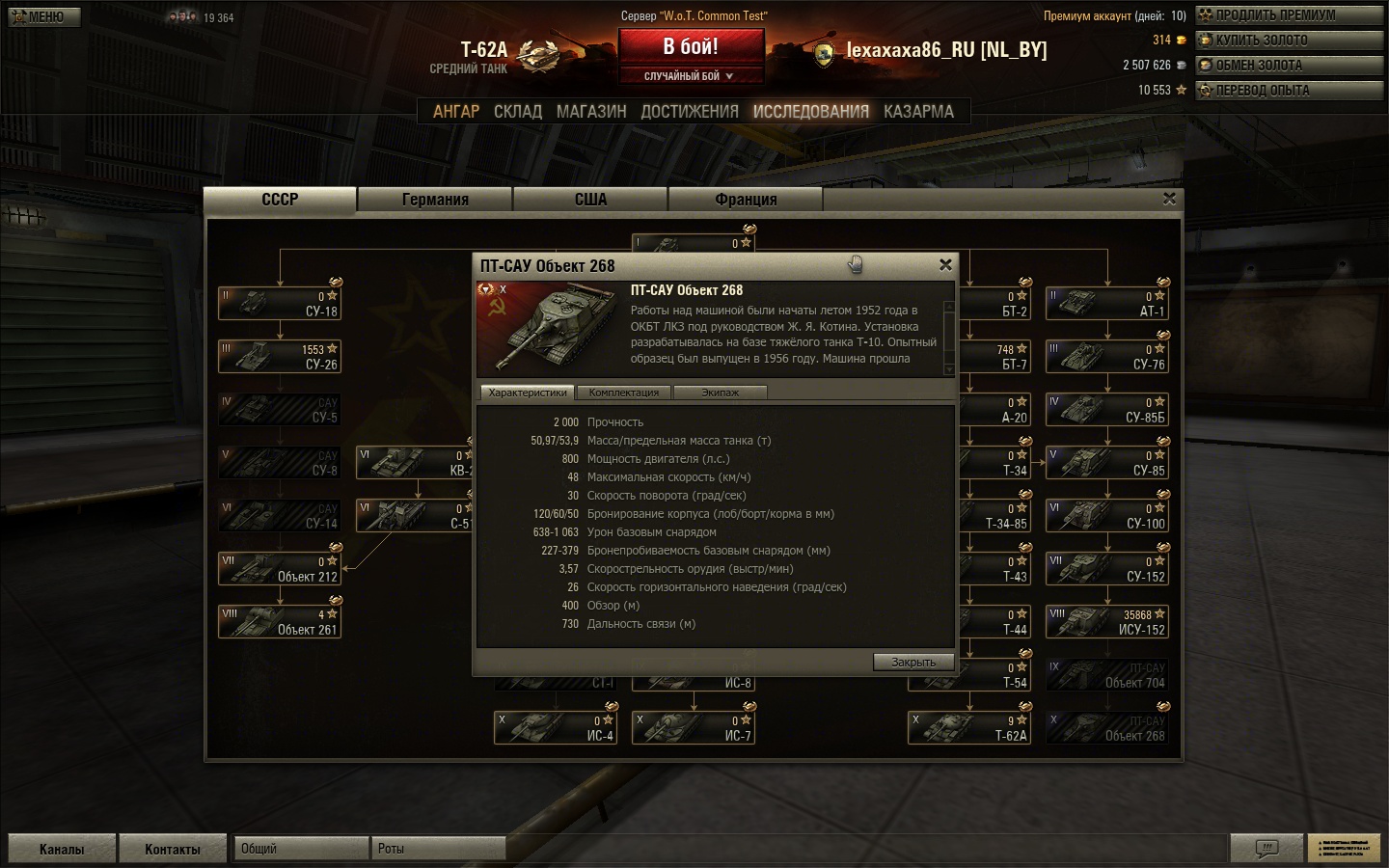Image resolution: width=1389 pixels, height=868 pixels.
Task: Switch to the Комплектация tab
Action: pos(624,393)
